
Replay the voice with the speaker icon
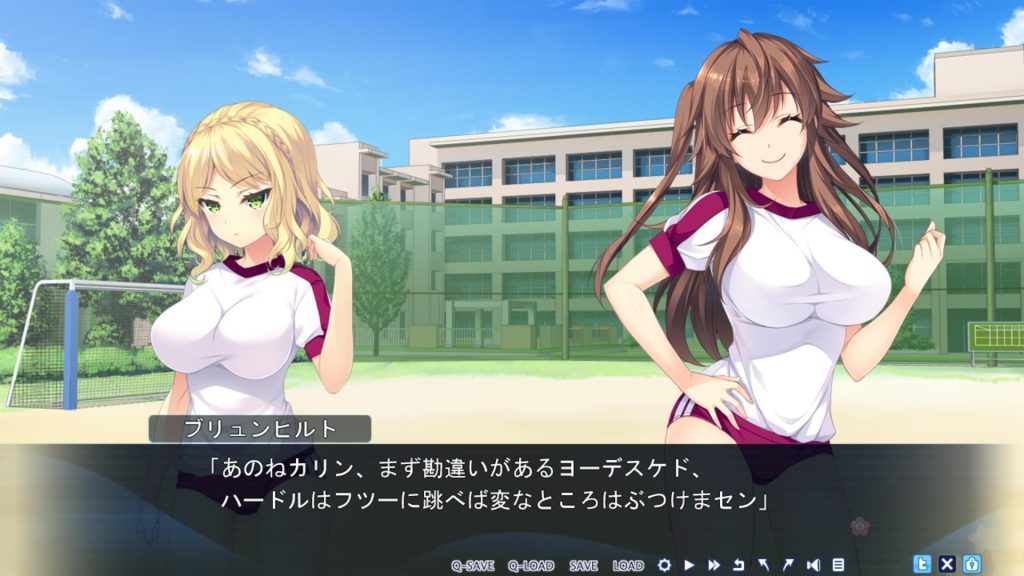click(x=814, y=565)
